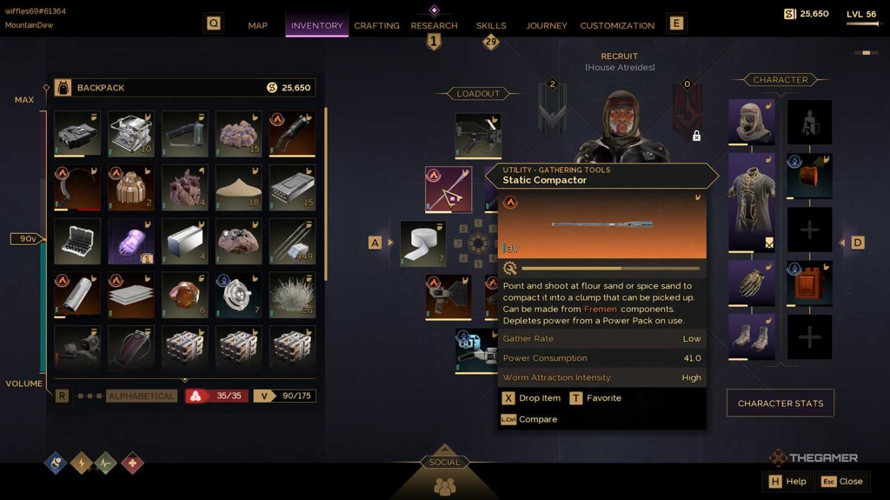Go to the Research tab

pos(434,25)
